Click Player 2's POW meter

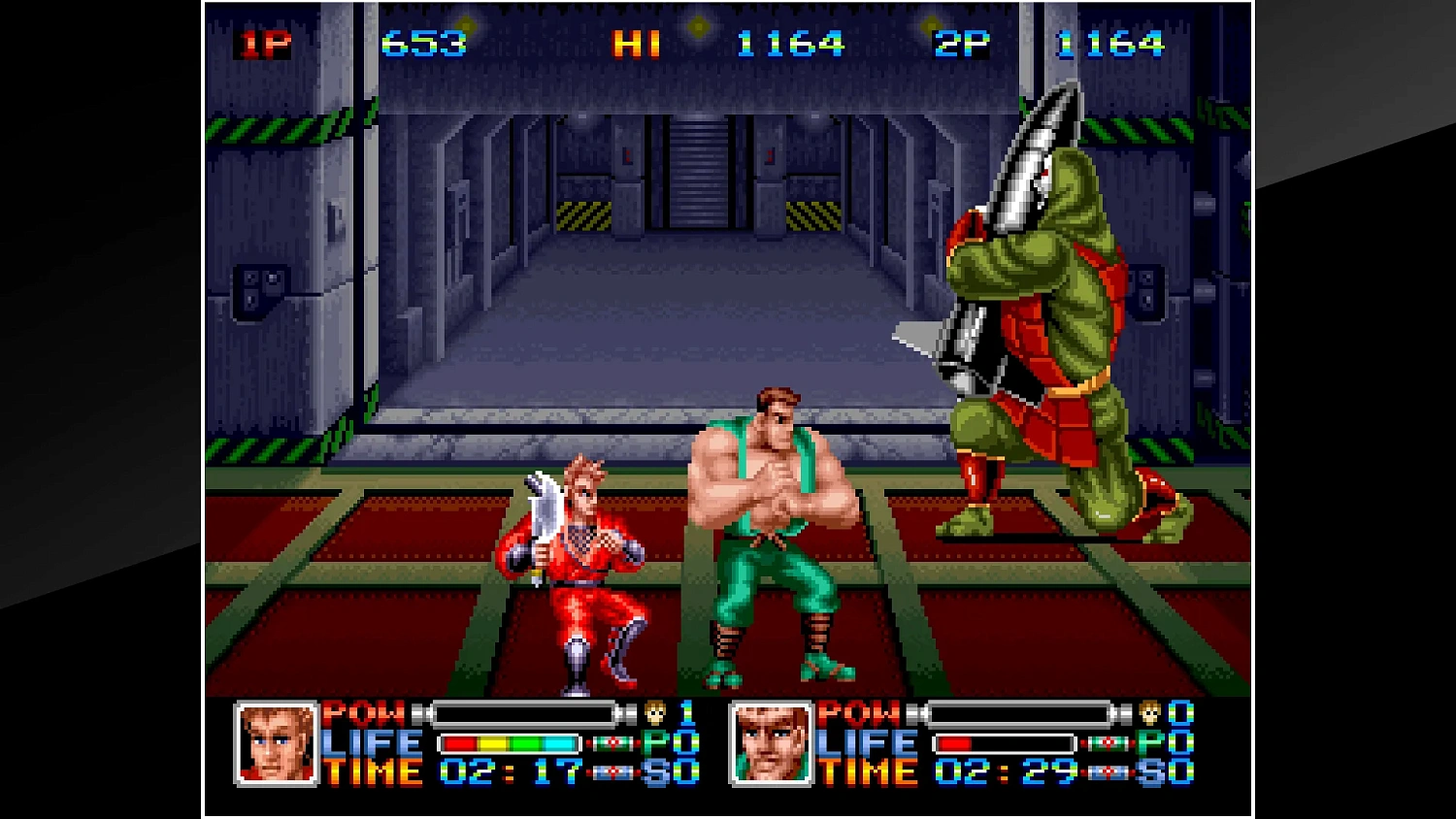point(1019,712)
